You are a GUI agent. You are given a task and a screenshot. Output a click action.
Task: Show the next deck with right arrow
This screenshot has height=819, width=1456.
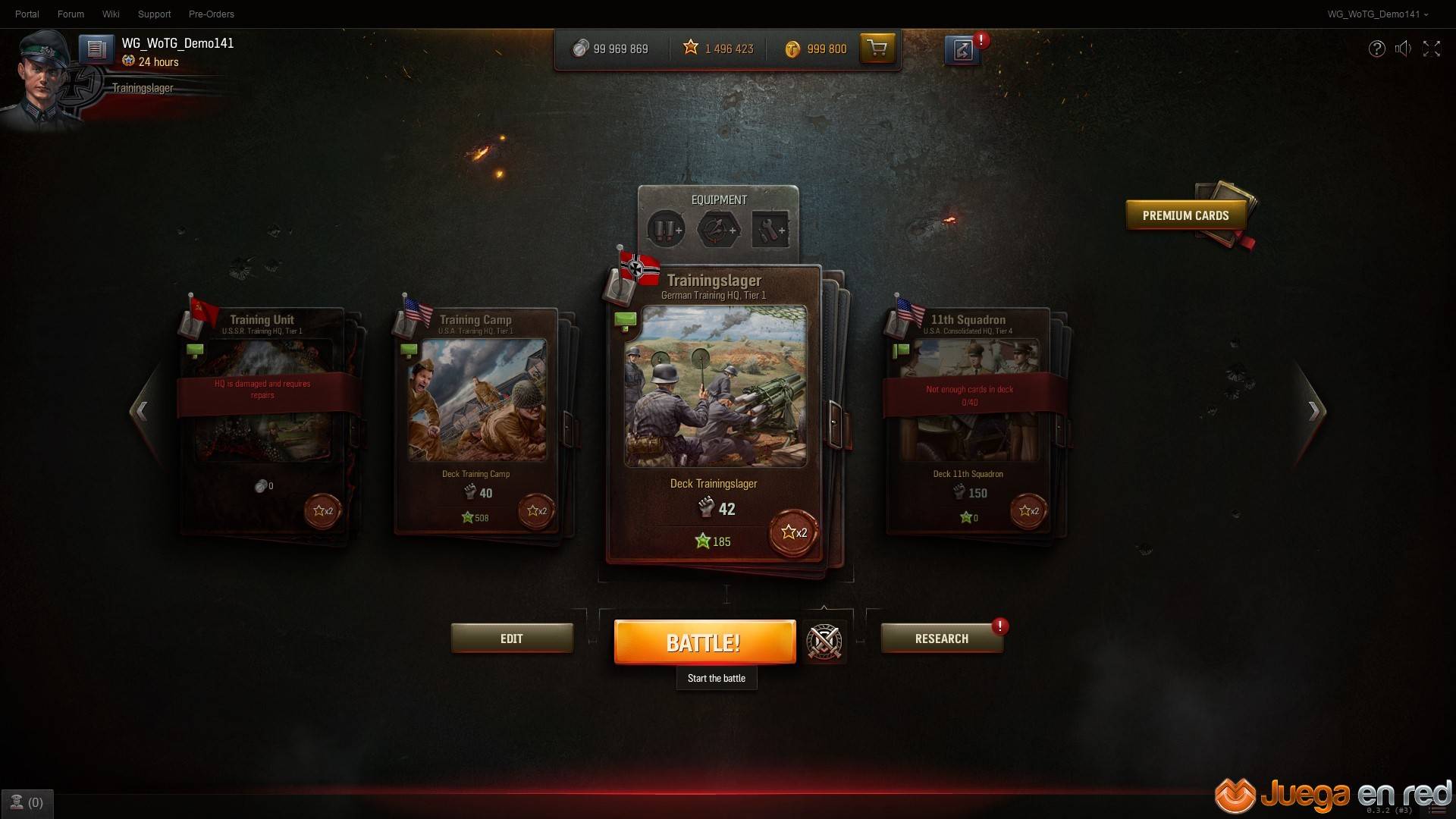1313,411
